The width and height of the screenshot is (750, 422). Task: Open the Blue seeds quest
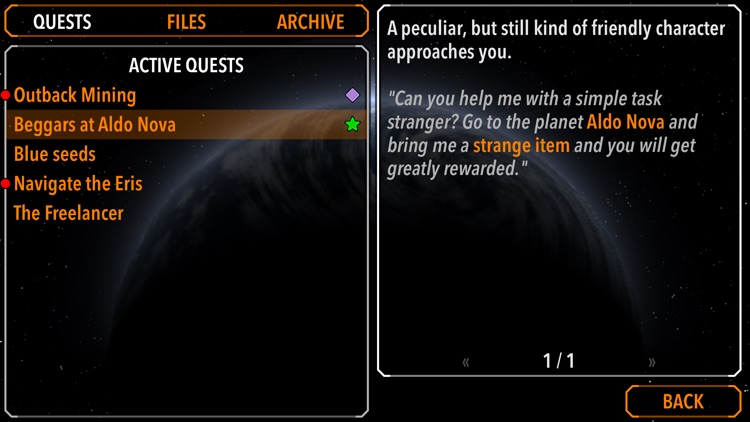pos(55,154)
